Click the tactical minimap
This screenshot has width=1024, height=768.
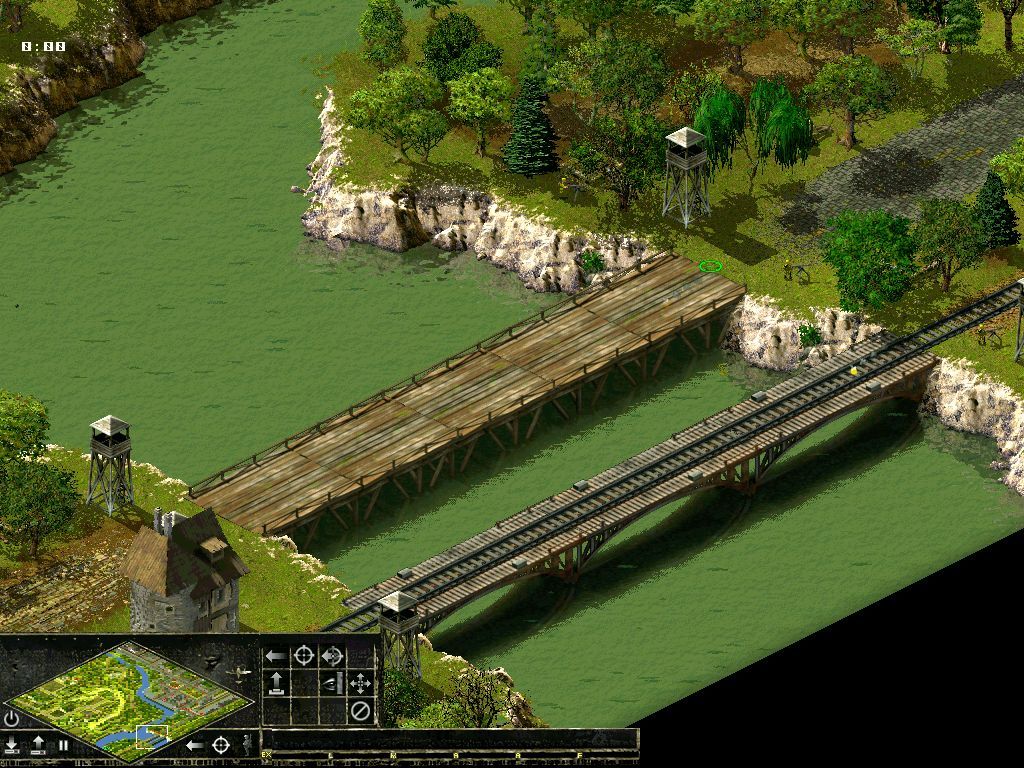(x=128, y=697)
